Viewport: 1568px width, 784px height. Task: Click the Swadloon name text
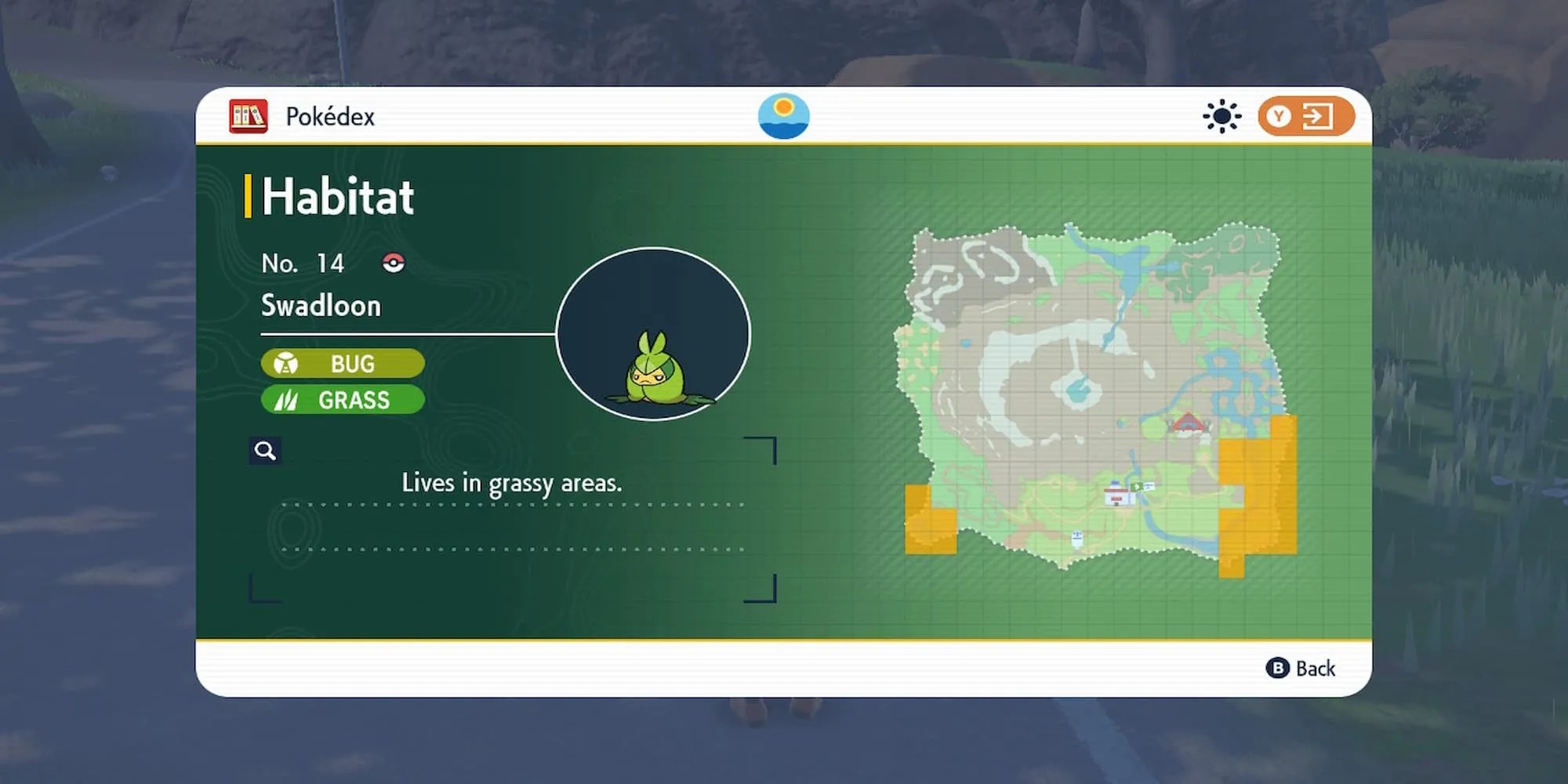click(x=321, y=306)
